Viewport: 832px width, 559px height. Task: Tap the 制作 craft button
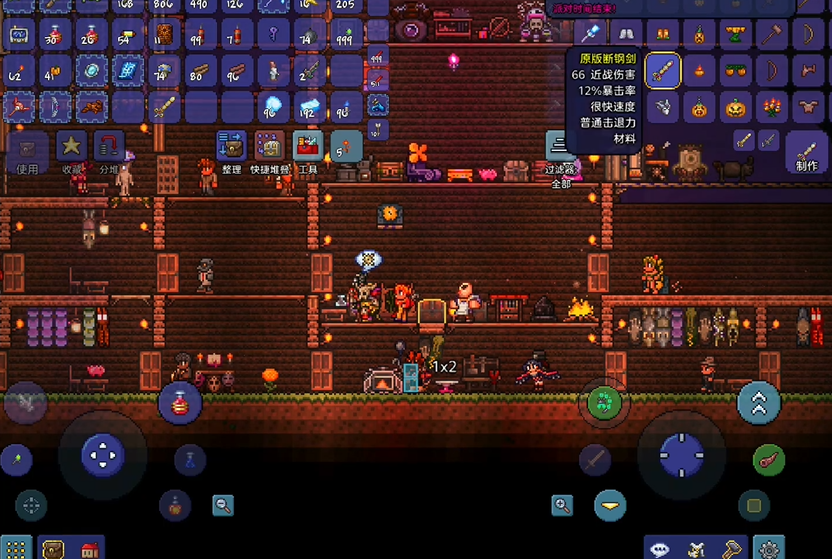(x=806, y=151)
